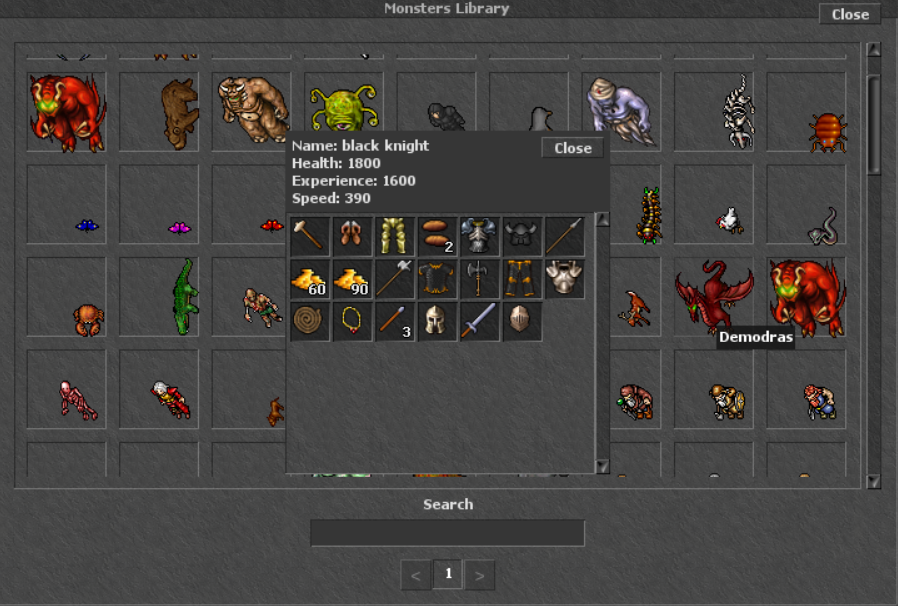
Task: Pick the two-handed sword loot slot
Action: [x=480, y=322]
